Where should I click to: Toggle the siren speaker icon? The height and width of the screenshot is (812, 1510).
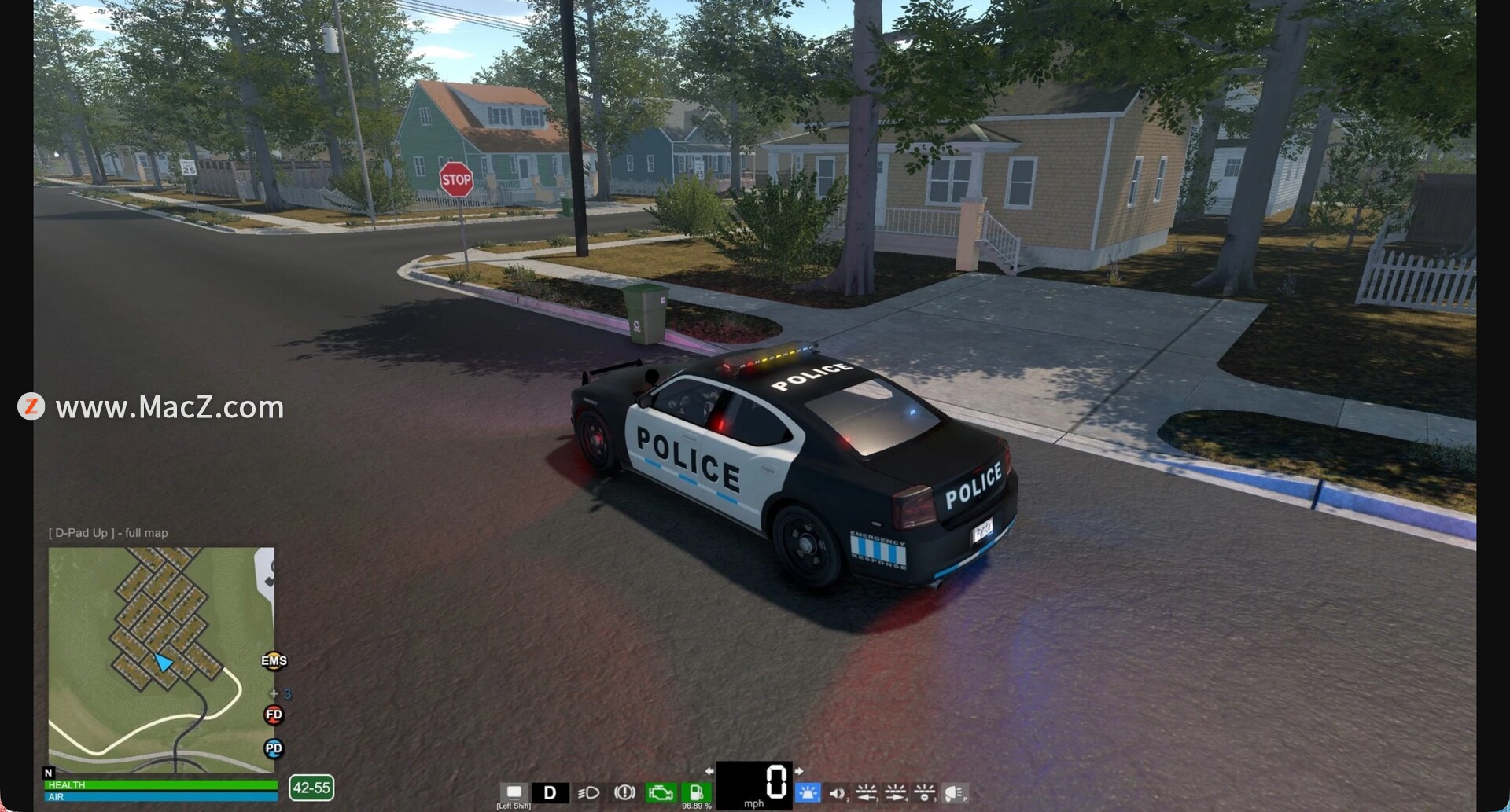(x=838, y=793)
